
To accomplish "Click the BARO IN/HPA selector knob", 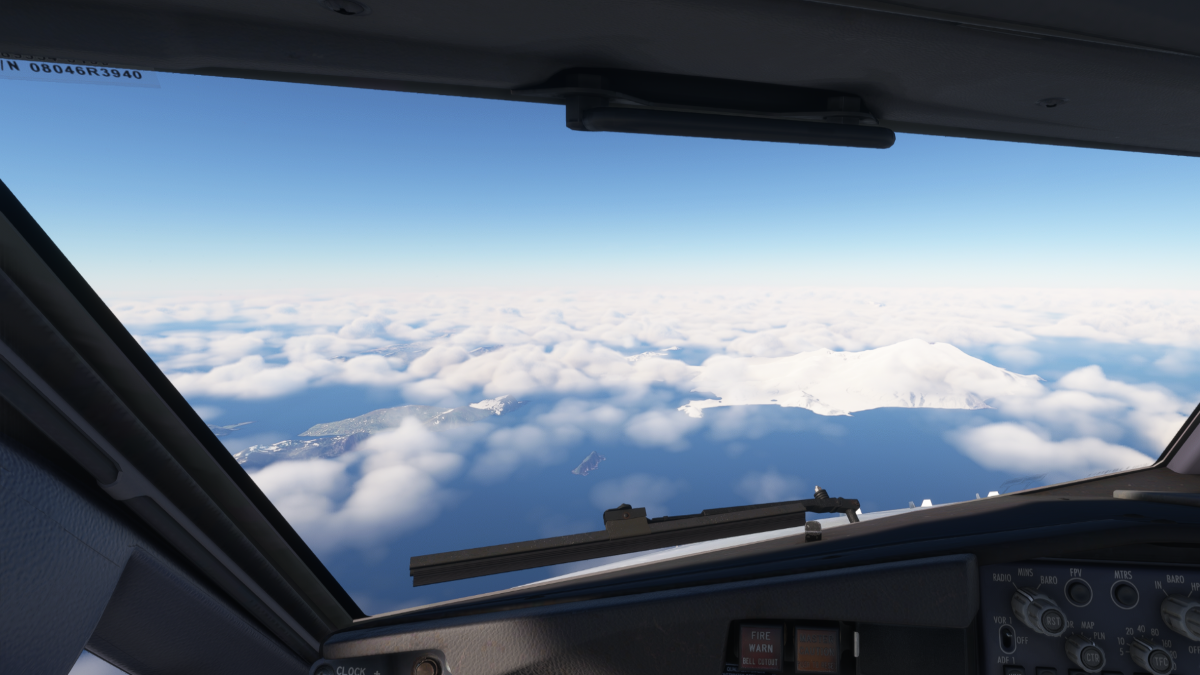I will 1183,616.
